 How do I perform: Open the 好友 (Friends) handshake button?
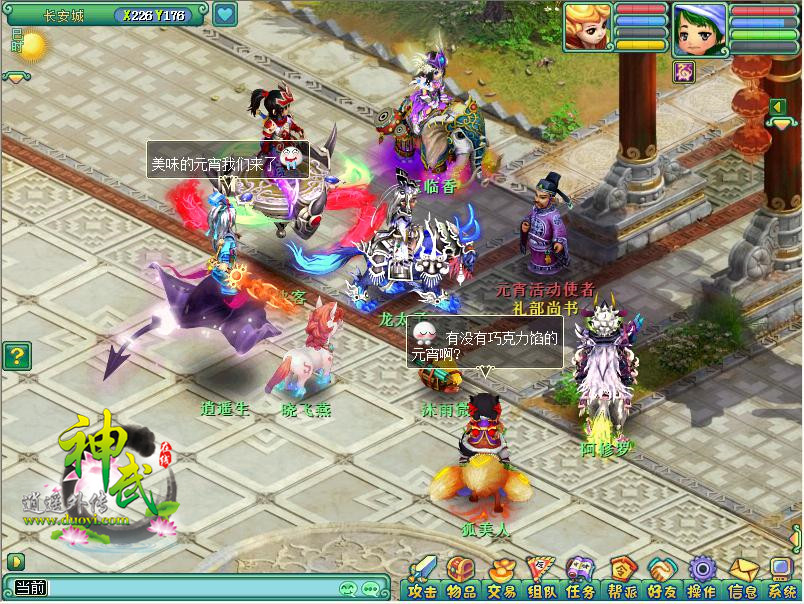(661, 580)
